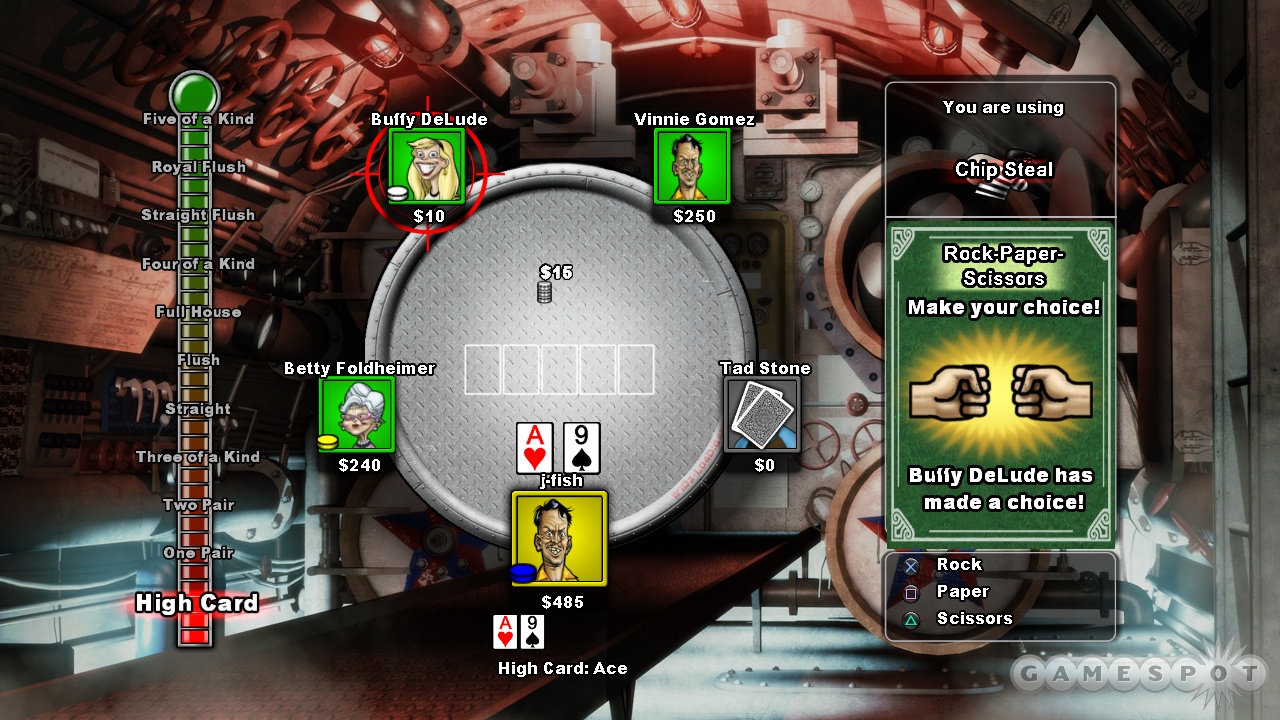The width and height of the screenshot is (1280, 720).
Task: Click j-fish's yellow player portrait
Action: tap(559, 538)
